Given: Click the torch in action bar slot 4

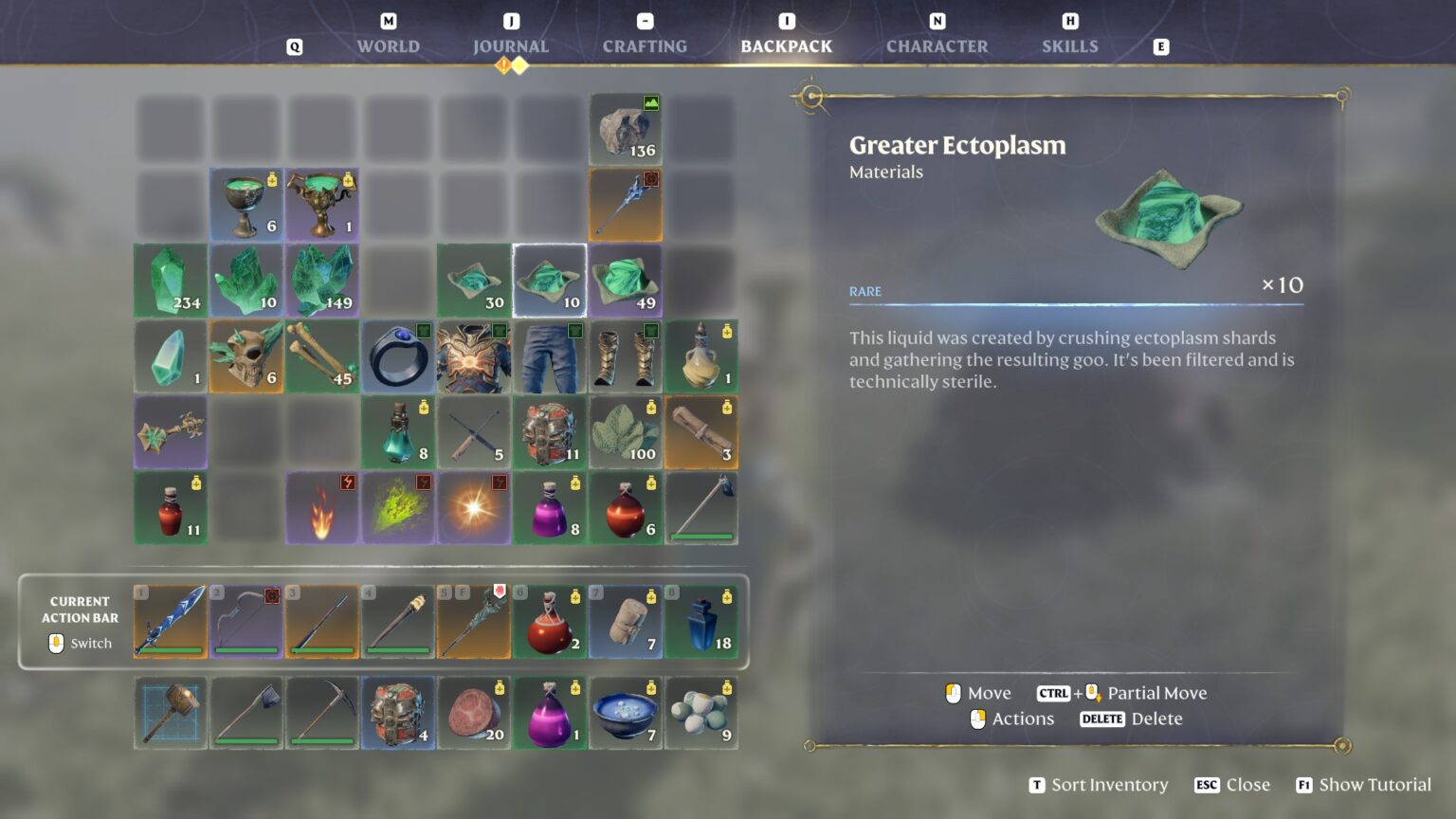Looking at the screenshot, I should 398,621.
